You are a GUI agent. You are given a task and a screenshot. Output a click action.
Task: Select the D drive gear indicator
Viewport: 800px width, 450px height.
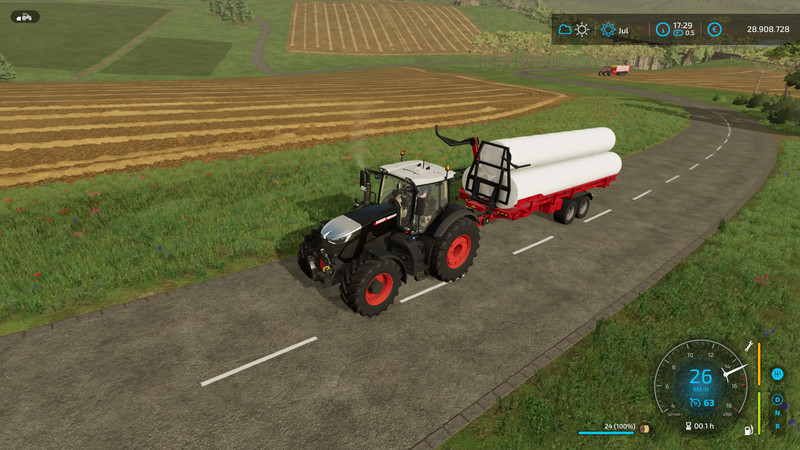(x=777, y=399)
